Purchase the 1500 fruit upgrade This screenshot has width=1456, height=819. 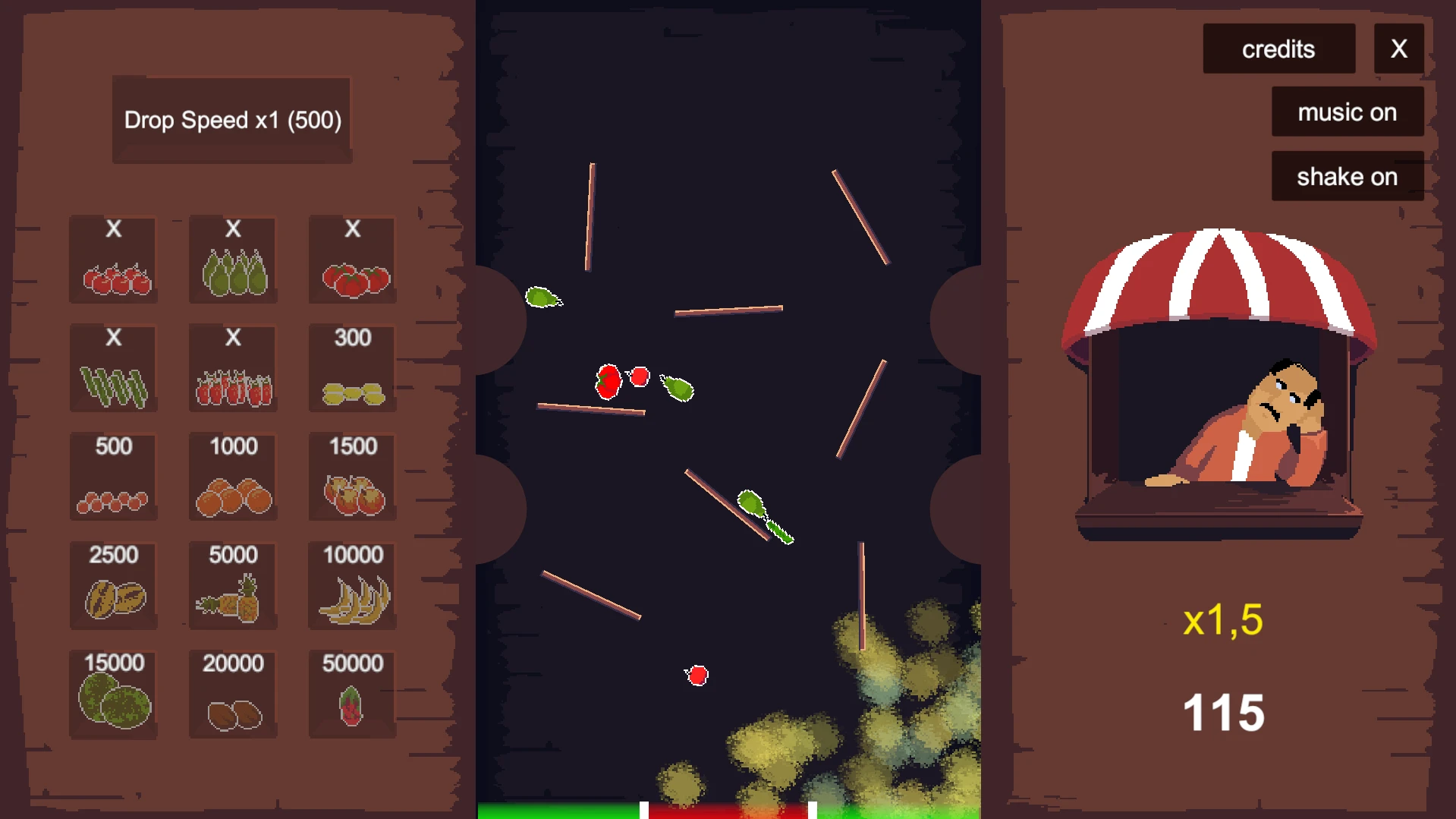click(353, 477)
